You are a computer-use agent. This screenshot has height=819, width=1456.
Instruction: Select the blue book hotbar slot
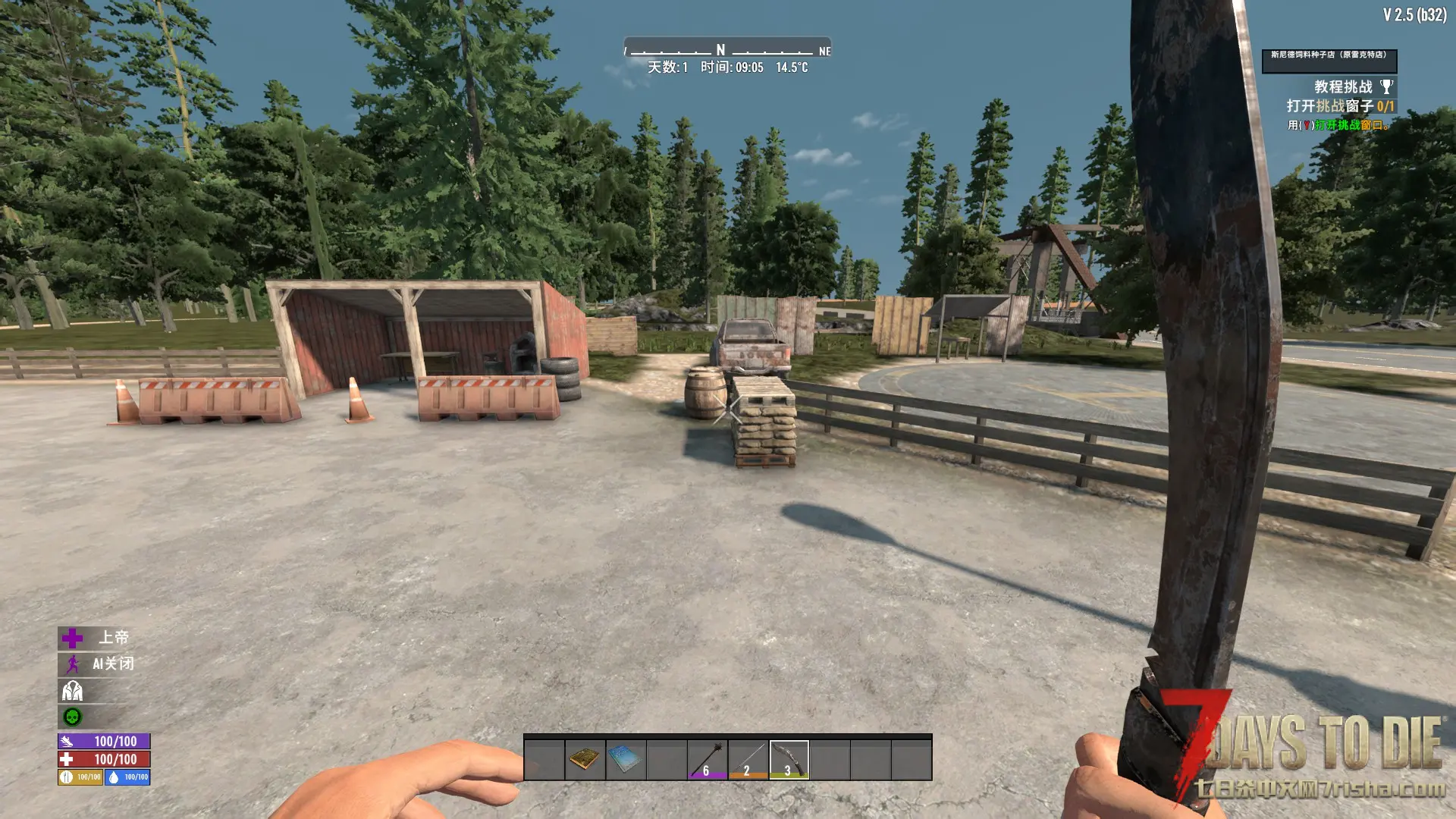626,759
